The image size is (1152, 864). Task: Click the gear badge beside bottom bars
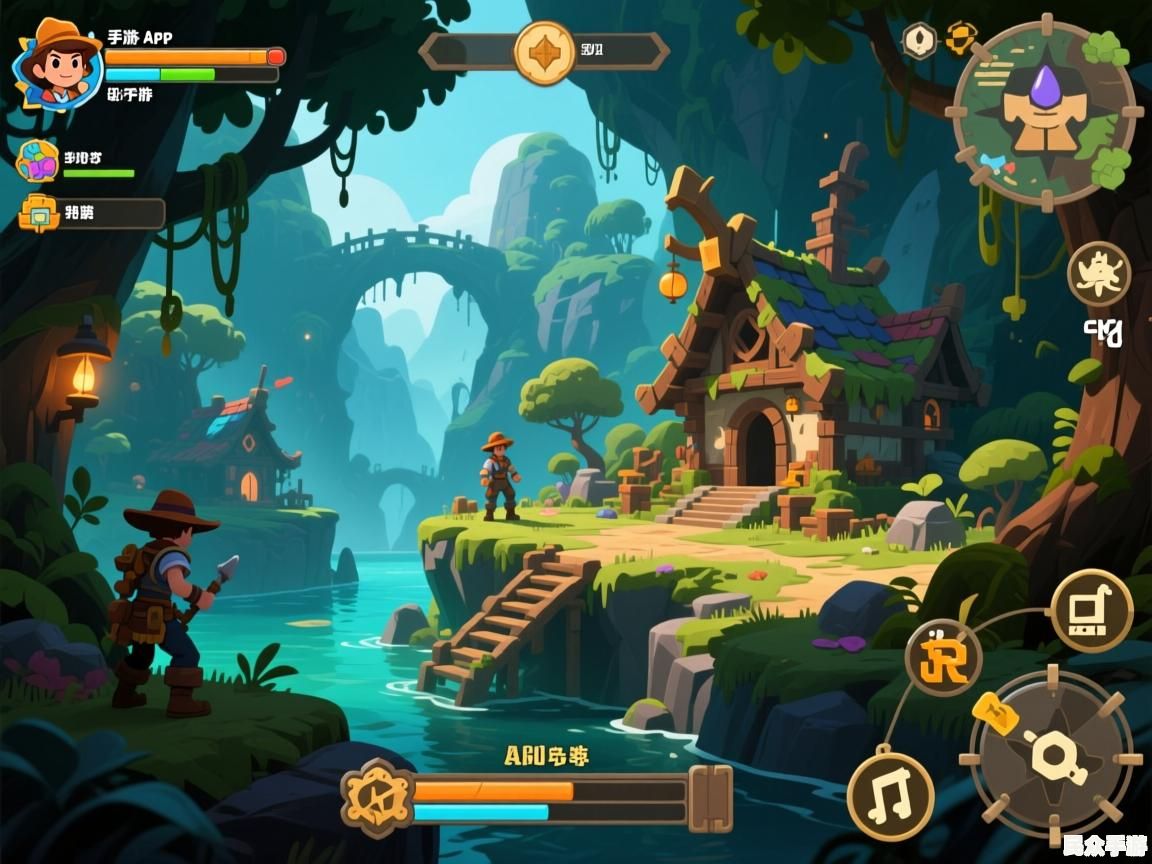click(378, 797)
